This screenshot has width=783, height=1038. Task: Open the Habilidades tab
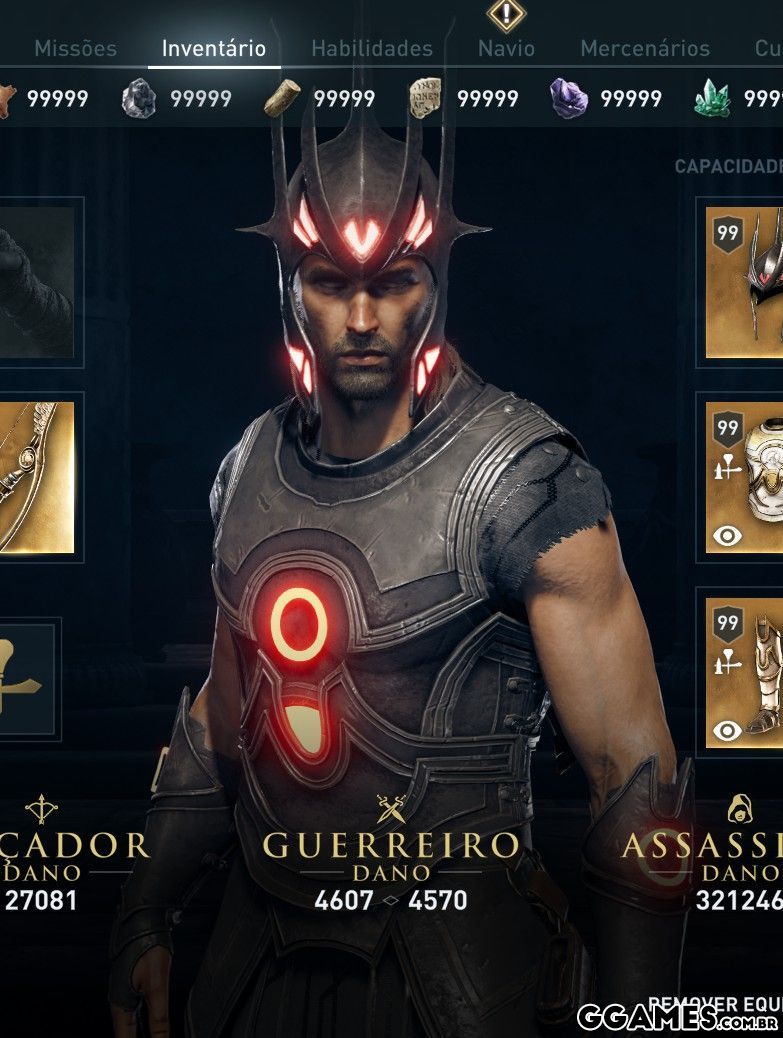tap(372, 48)
